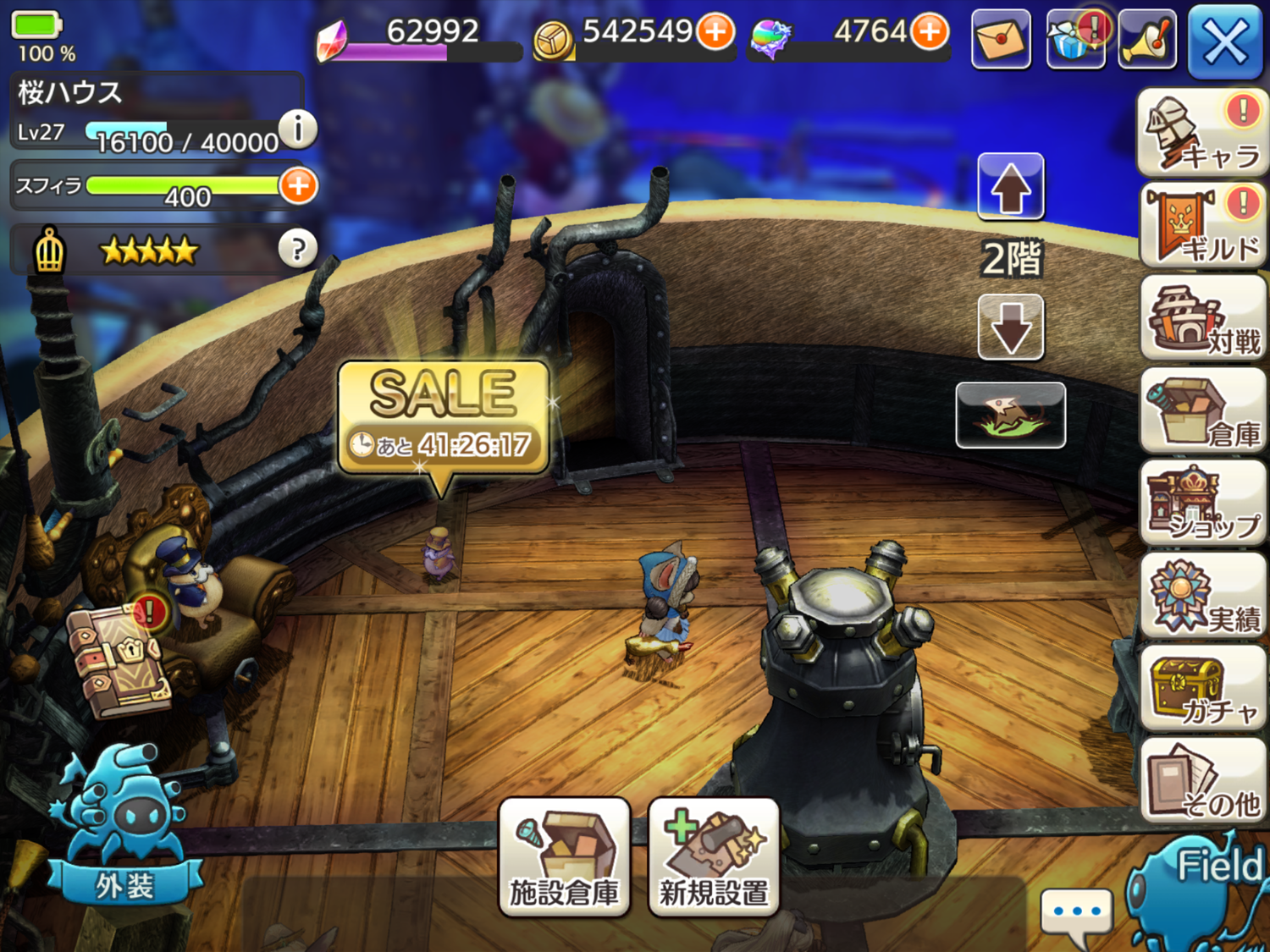Open the gift box presents

[x=1075, y=39]
